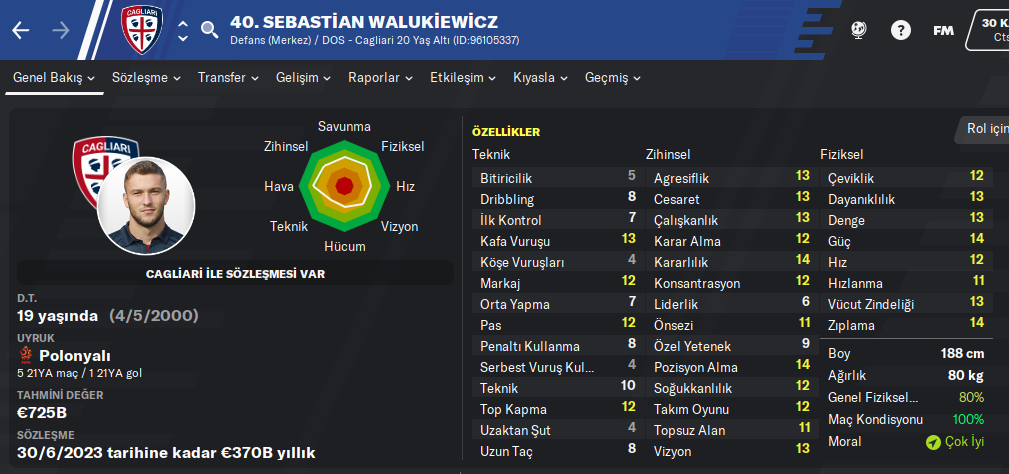Go forward with the right arrow
This screenshot has height=474, width=1009.
click(61, 30)
